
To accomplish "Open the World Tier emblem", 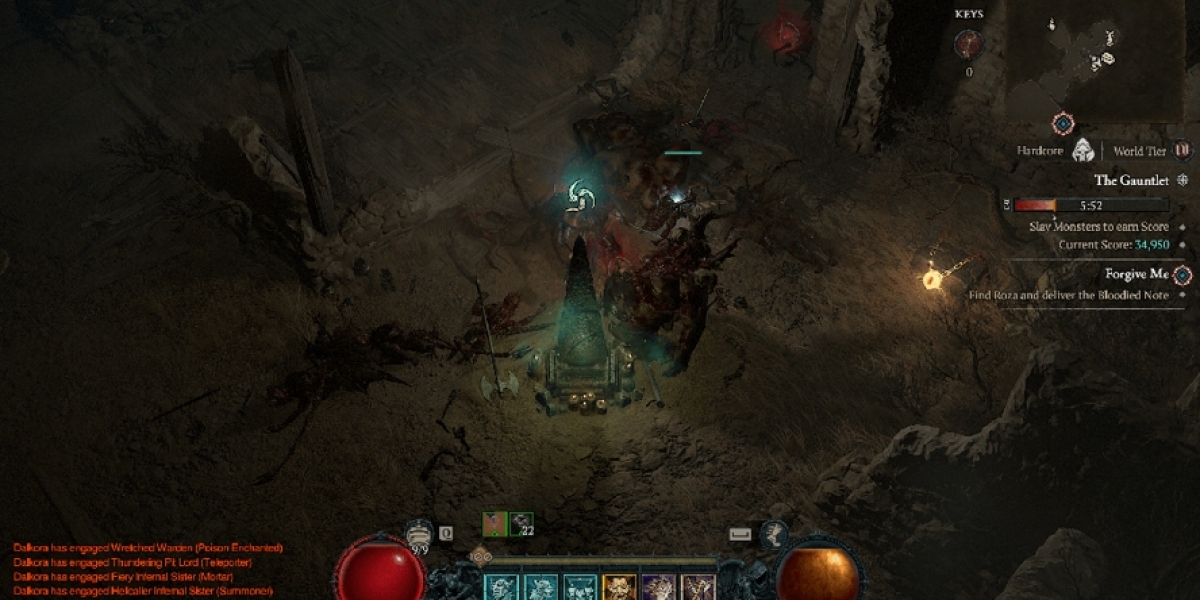I will tap(1182, 151).
